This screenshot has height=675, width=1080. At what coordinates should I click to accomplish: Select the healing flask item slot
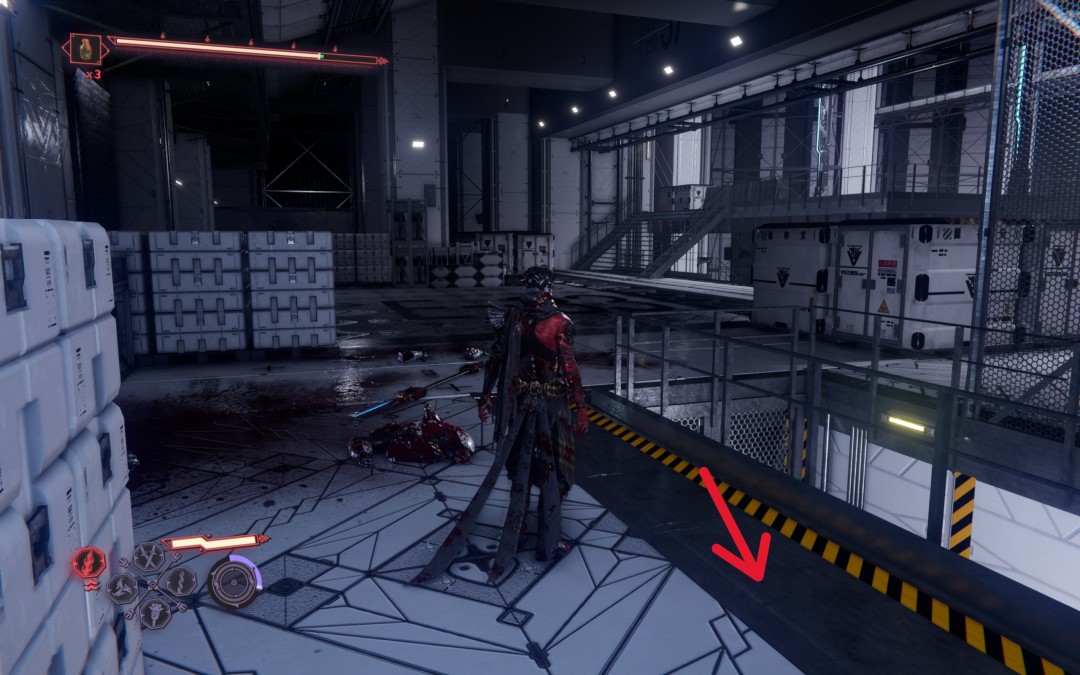(86, 49)
